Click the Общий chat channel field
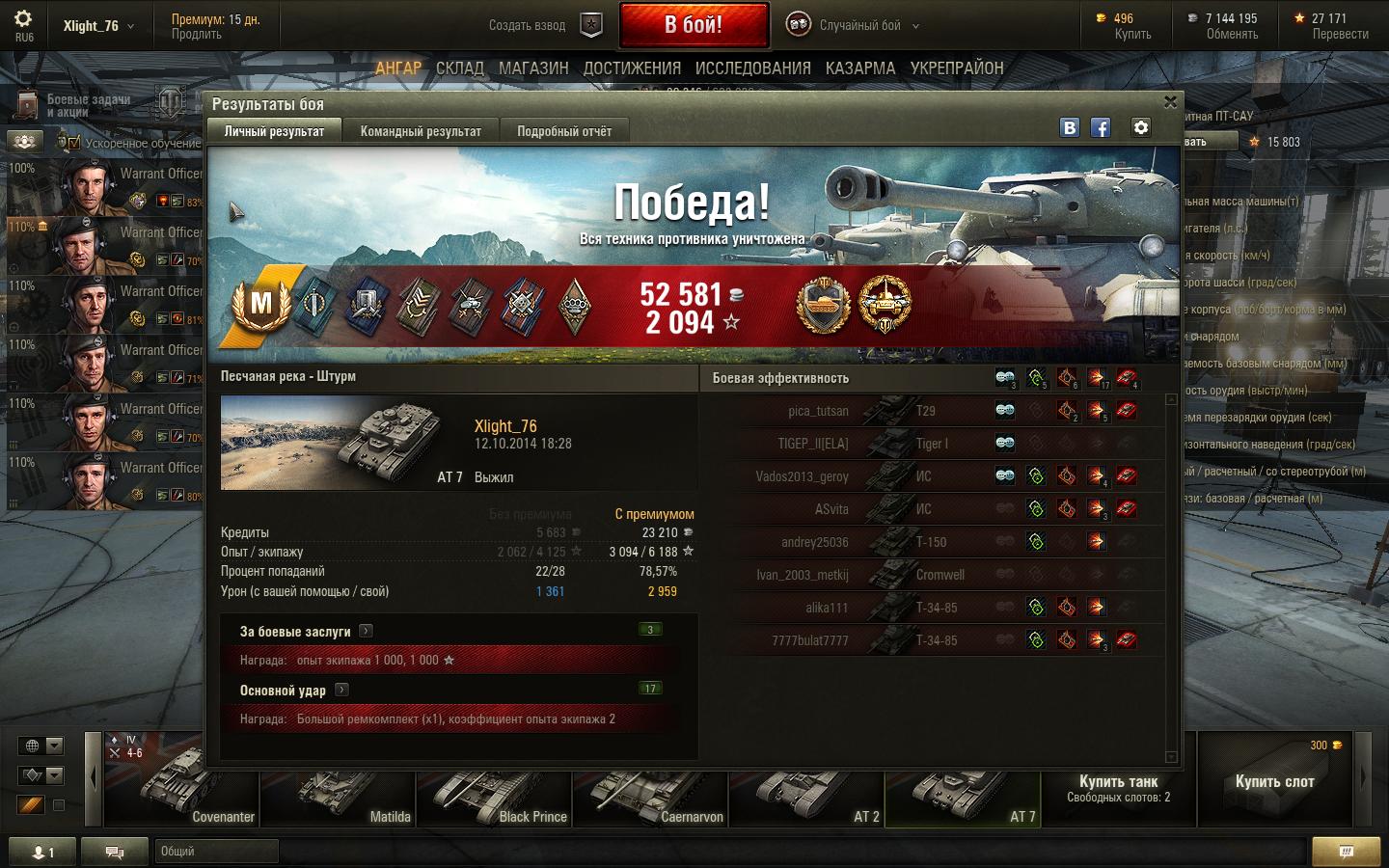Screen dimensions: 1389x868 [x=216, y=852]
